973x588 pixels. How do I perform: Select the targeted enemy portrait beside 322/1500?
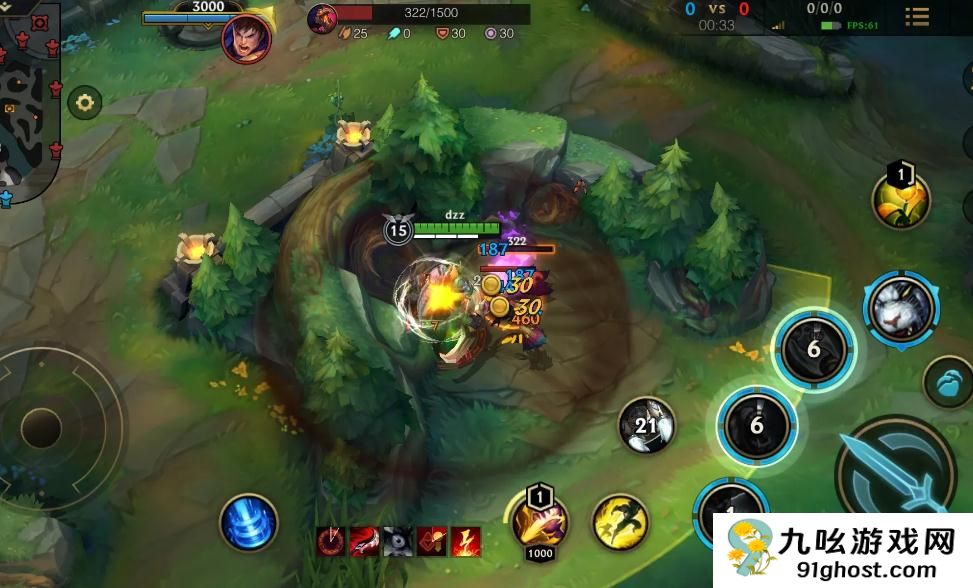pyautogui.click(x=322, y=17)
